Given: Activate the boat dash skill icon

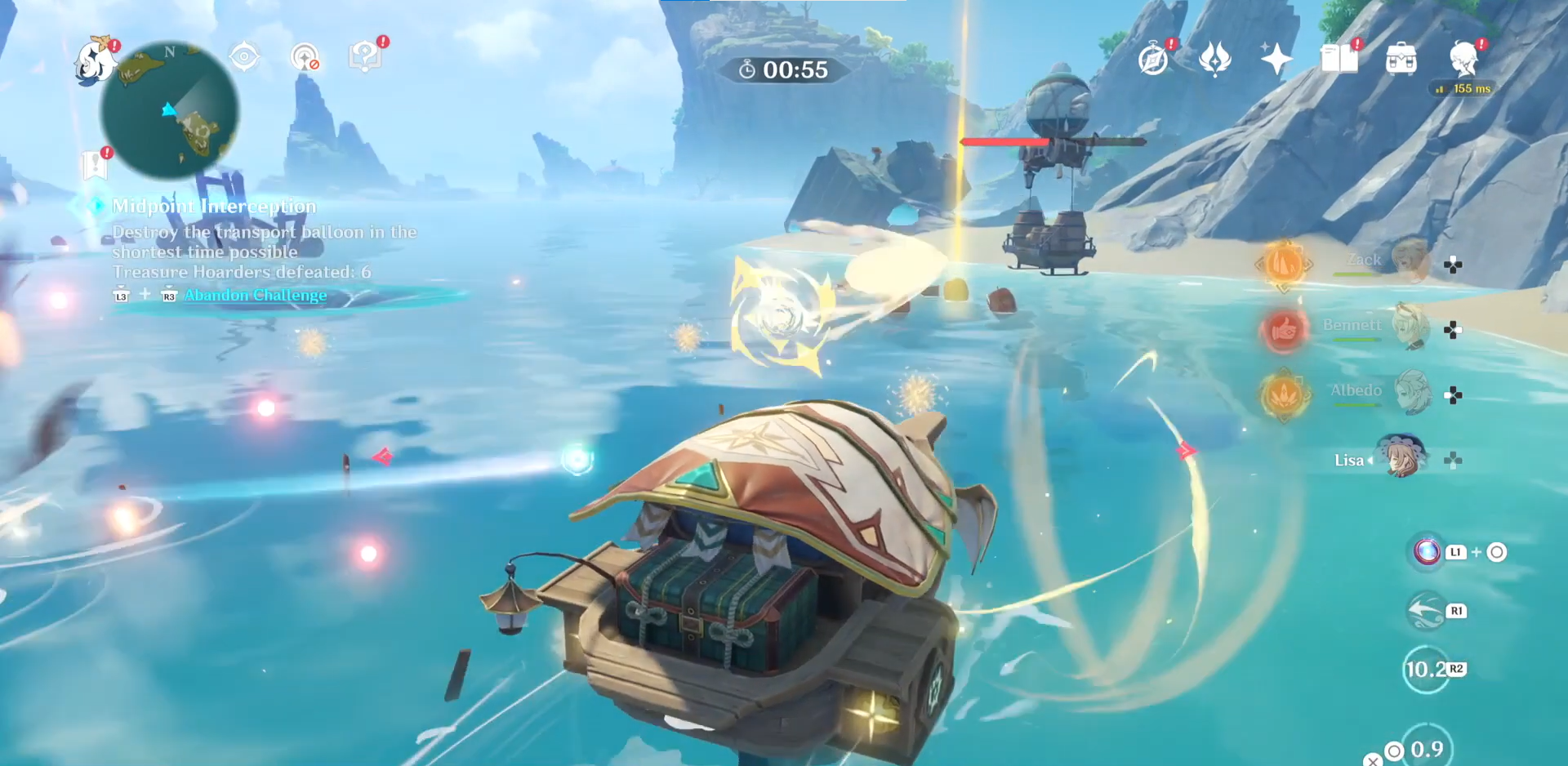Looking at the screenshot, I should [x=1427, y=611].
